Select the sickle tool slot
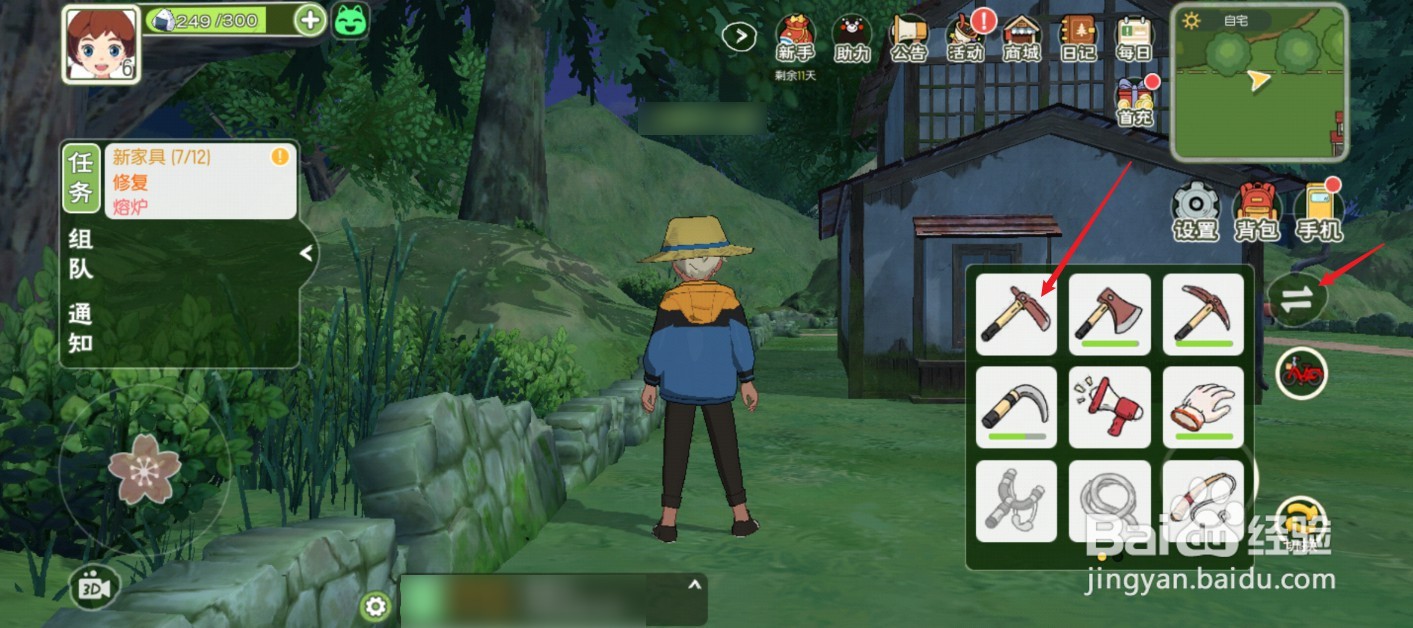The image size is (1413, 628). click(1016, 407)
